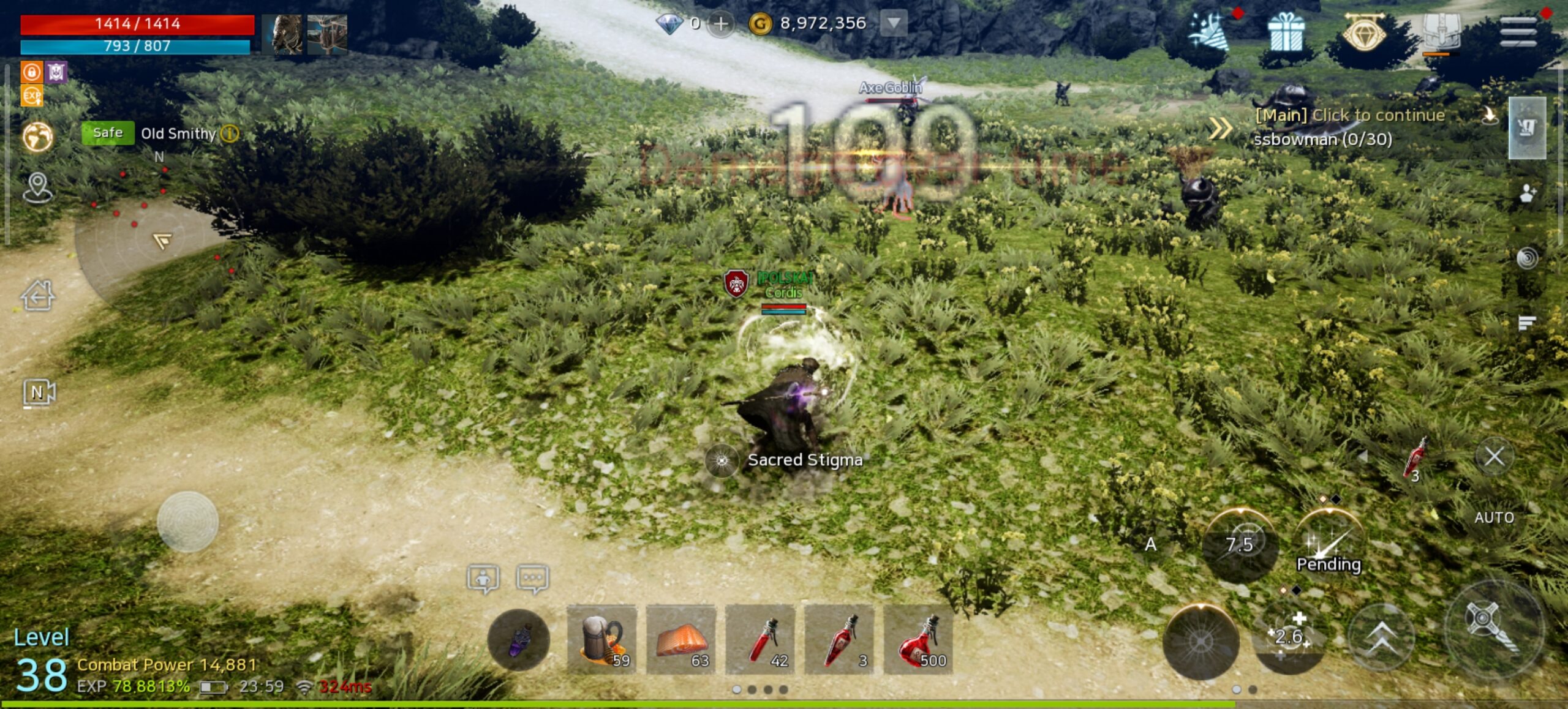Open the world map globe icon
This screenshot has height=709, width=1568.
click(38, 137)
